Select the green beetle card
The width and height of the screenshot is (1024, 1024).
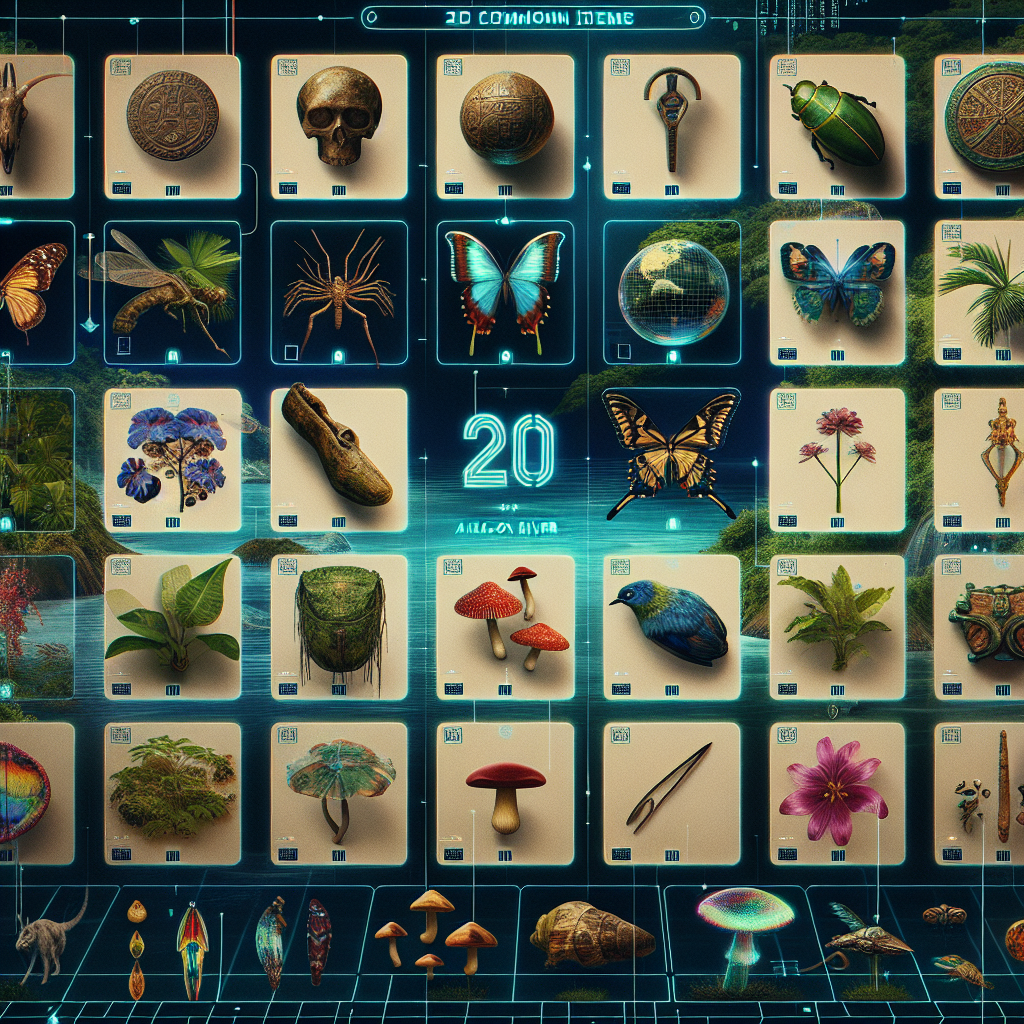[x=836, y=124]
